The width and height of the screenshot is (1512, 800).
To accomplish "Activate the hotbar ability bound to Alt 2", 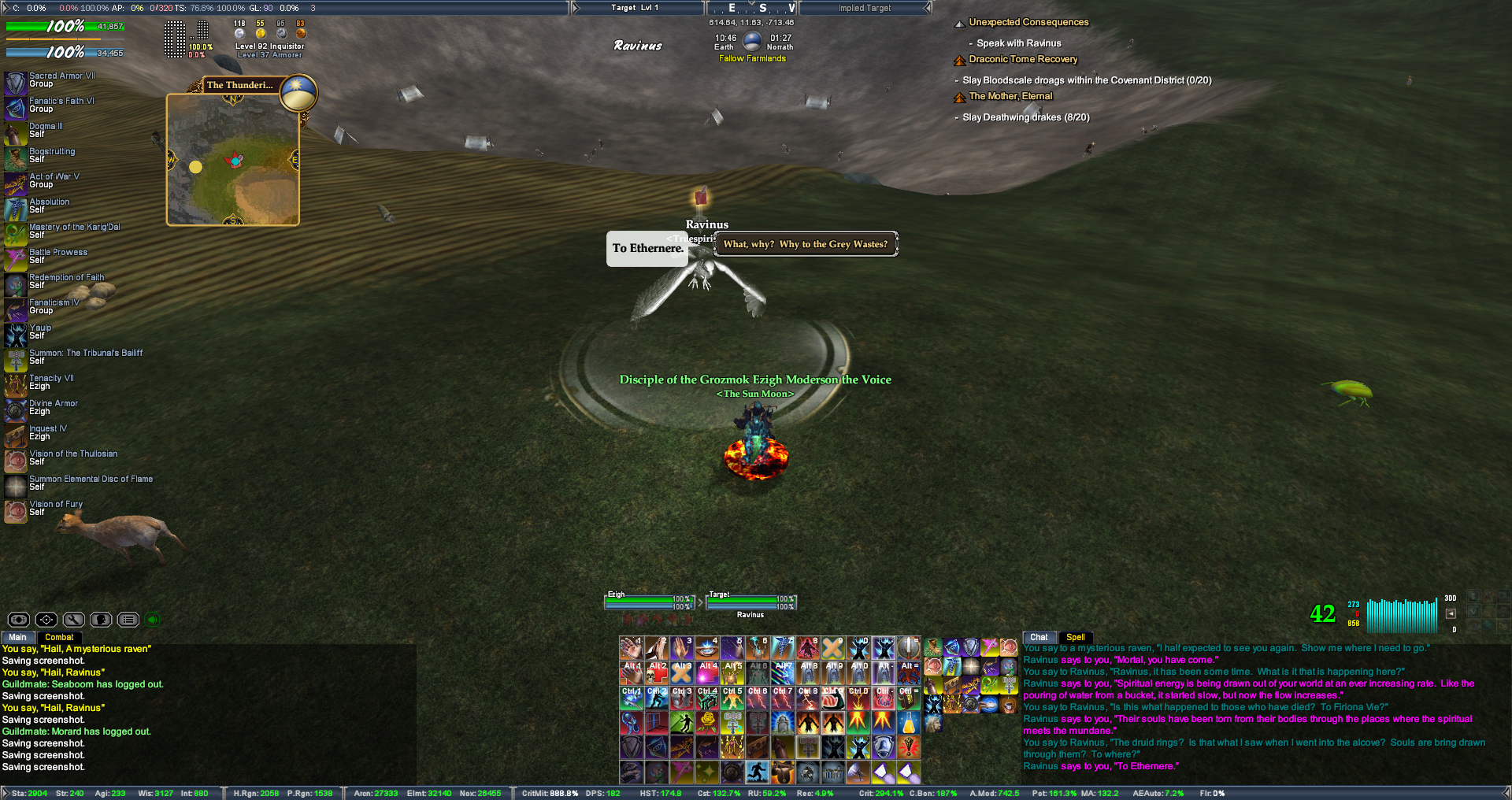I will click(x=657, y=673).
